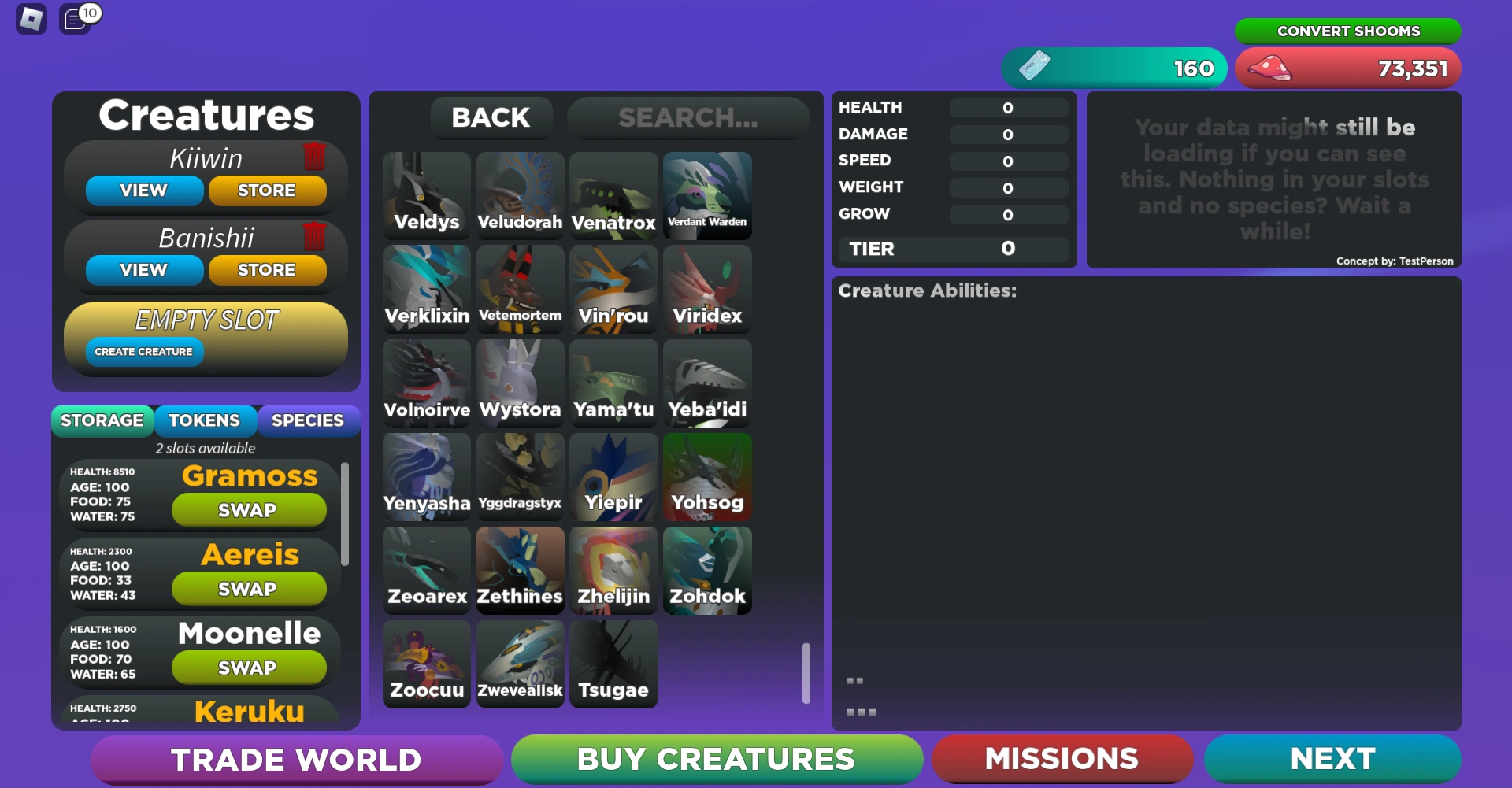Click the Roblox menu icon

(x=31, y=17)
